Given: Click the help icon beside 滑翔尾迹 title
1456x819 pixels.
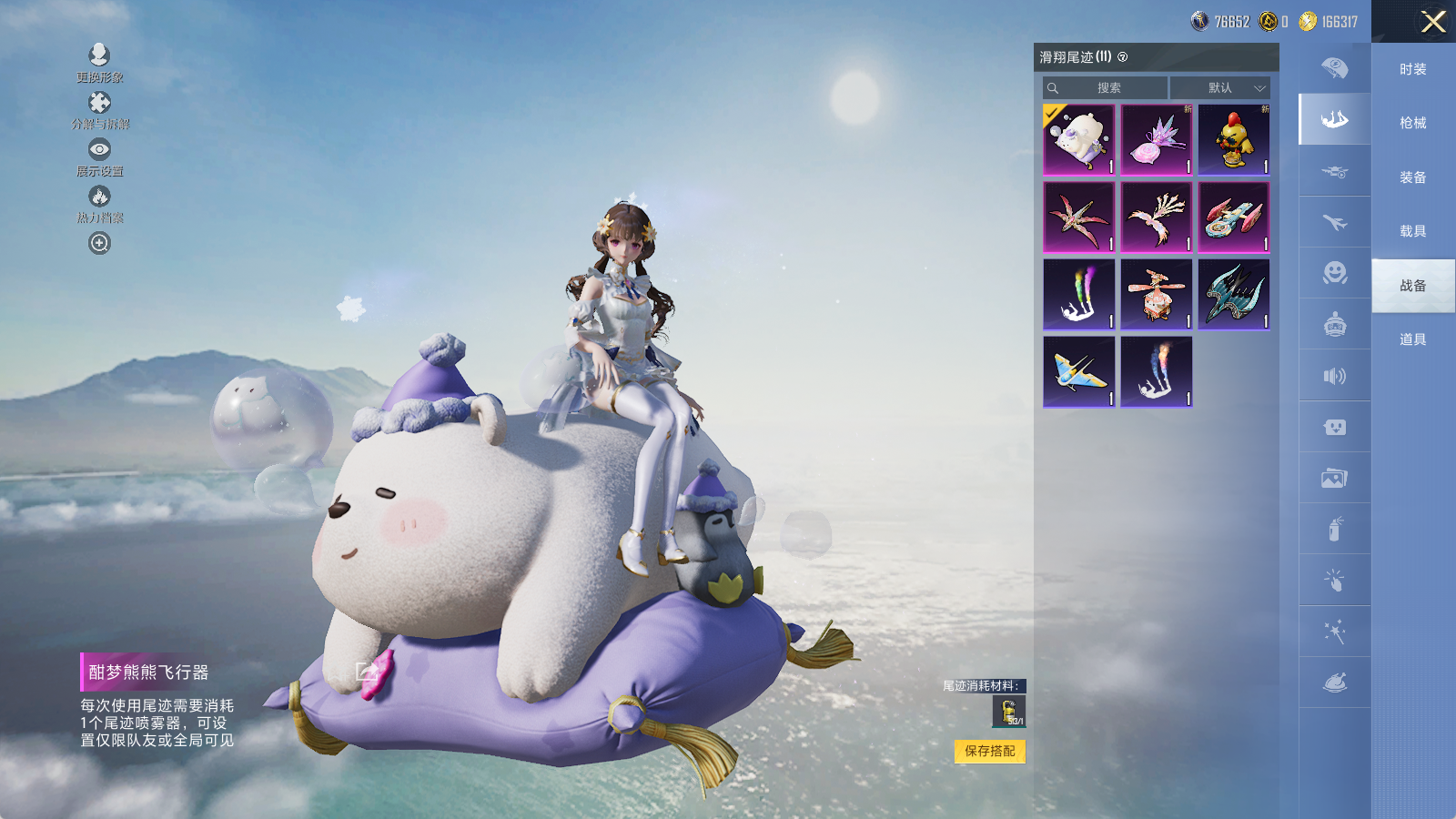Looking at the screenshot, I should pyautogui.click(x=1122, y=57).
